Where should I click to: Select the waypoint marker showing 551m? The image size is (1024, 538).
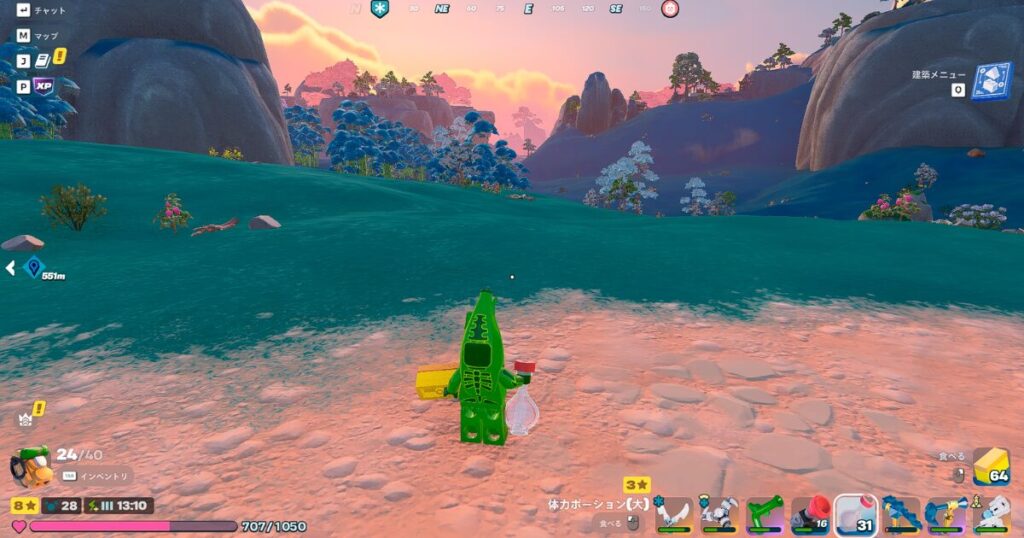34,267
